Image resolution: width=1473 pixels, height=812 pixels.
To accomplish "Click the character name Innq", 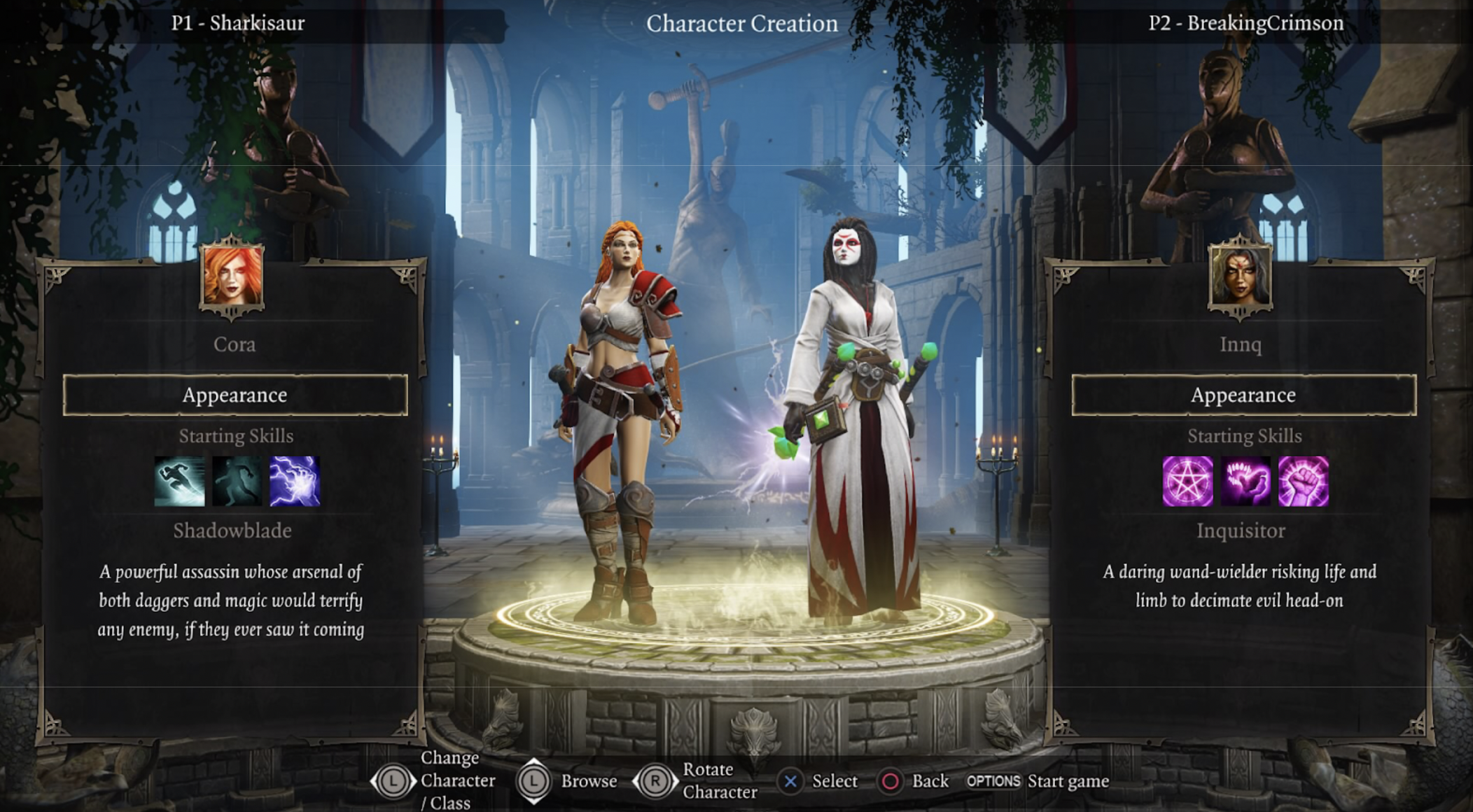I will click(x=1241, y=344).
